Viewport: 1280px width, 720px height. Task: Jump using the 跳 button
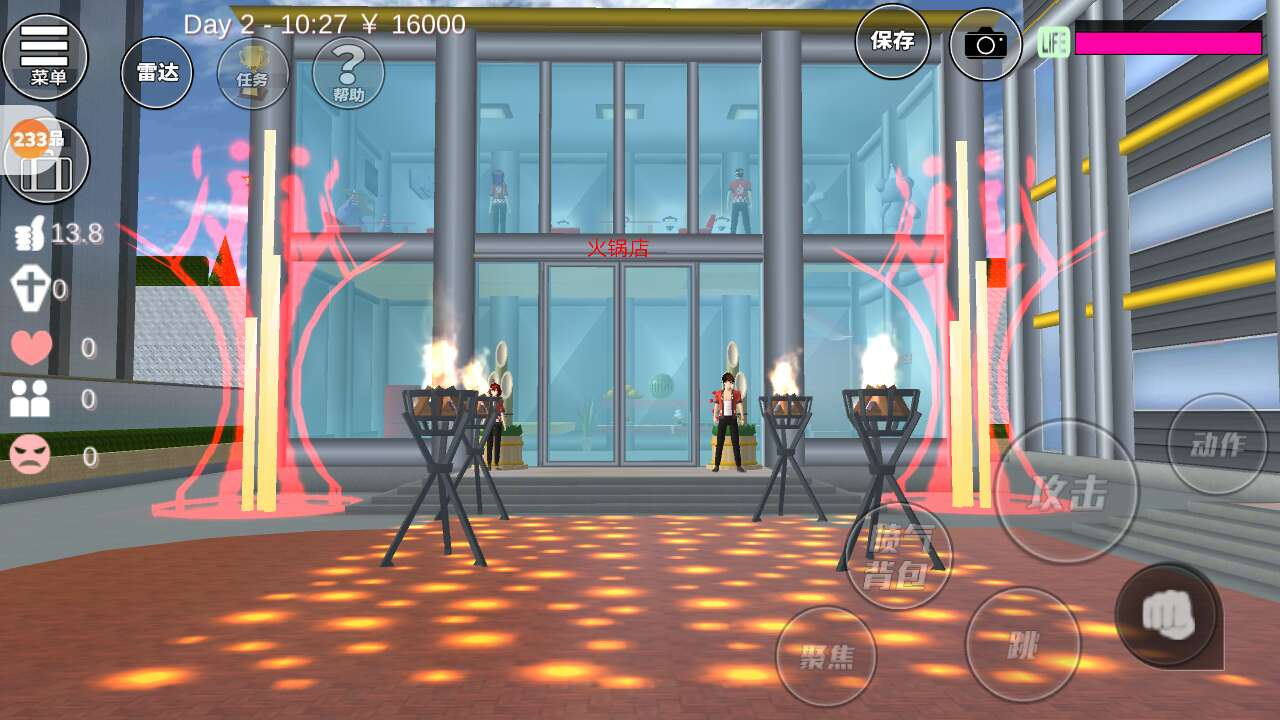point(1022,645)
